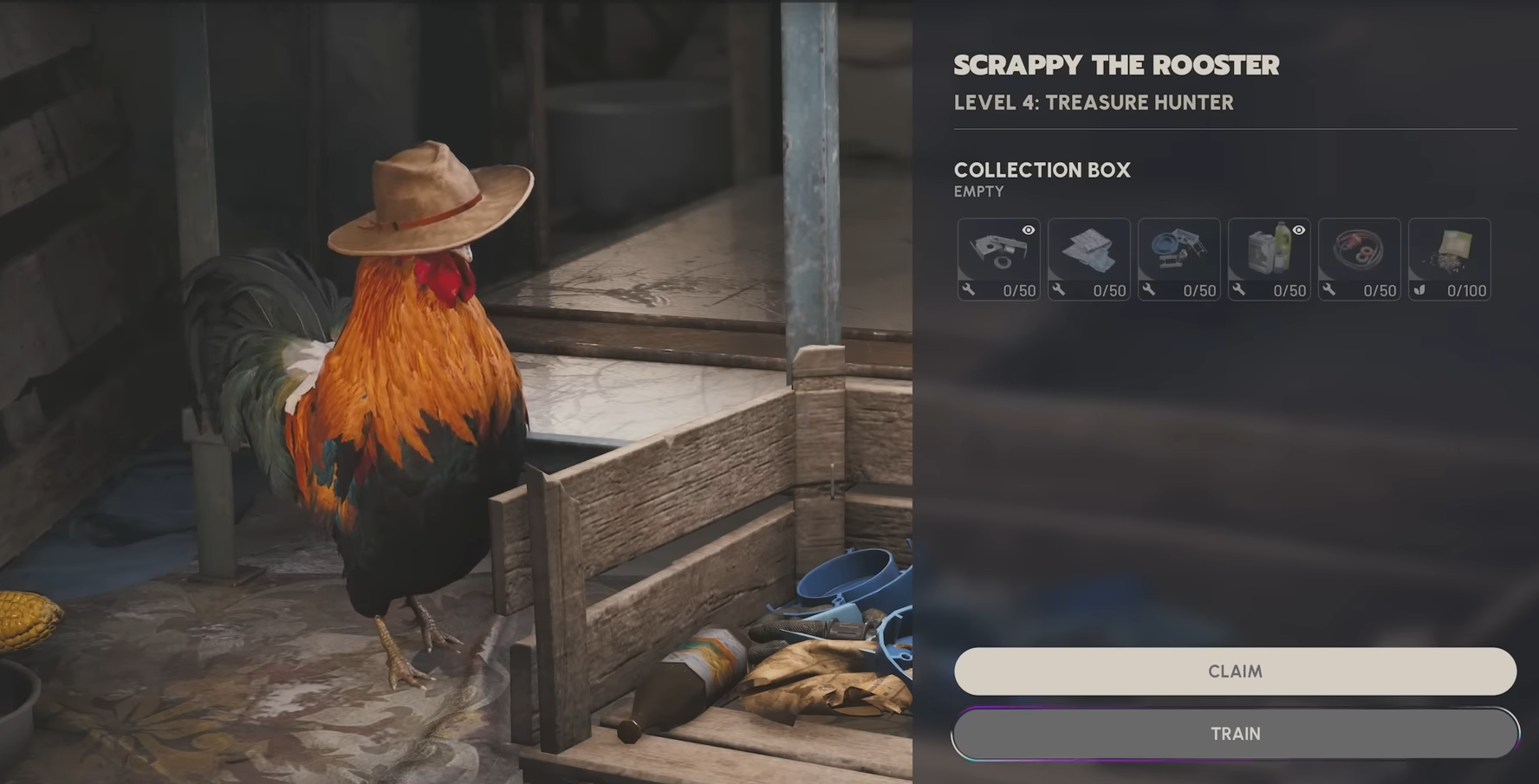Select the fabric scraps collection slot

[1088, 256]
